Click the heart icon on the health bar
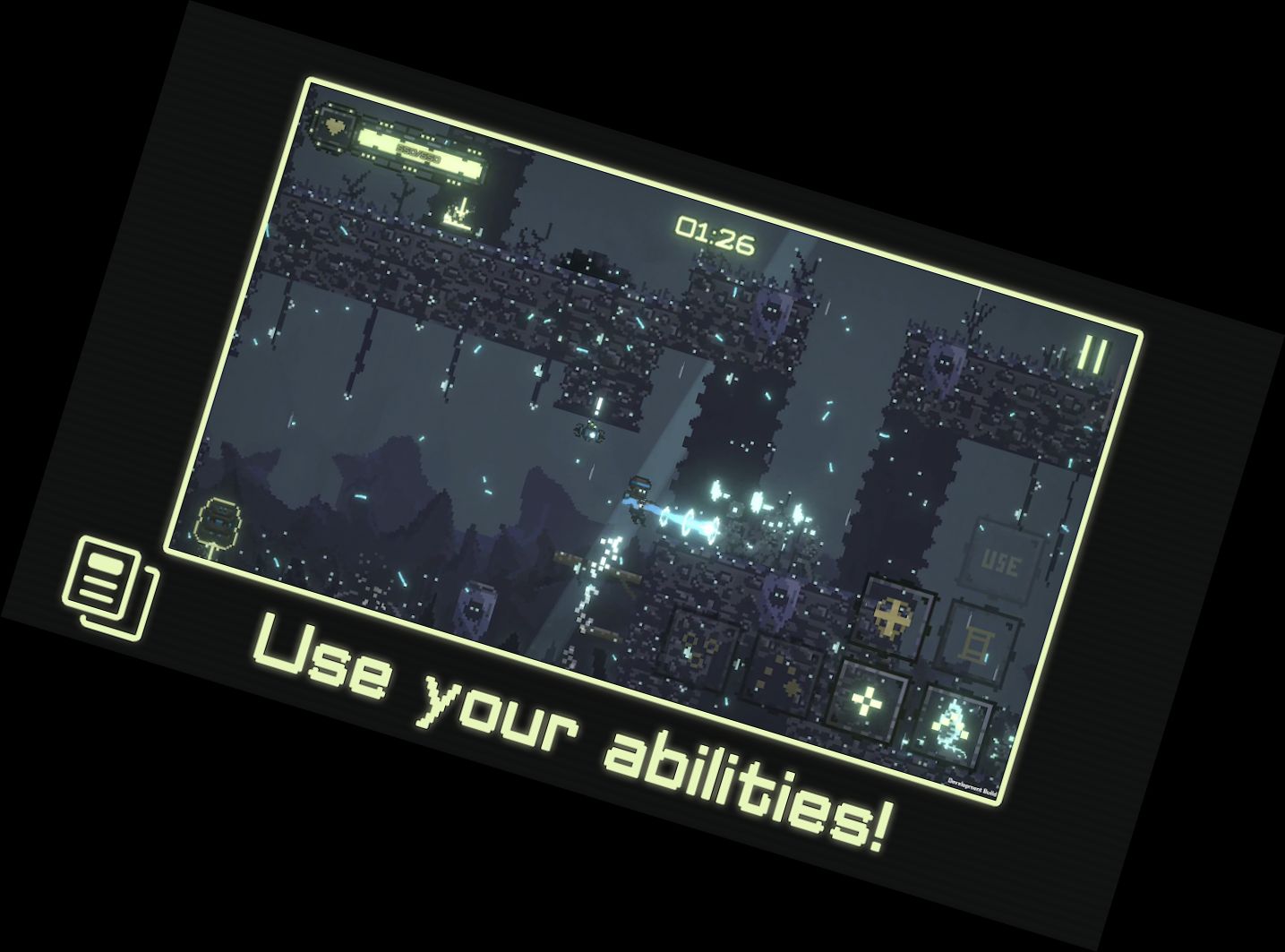Screen dimensions: 1285x952 (333, 125)
